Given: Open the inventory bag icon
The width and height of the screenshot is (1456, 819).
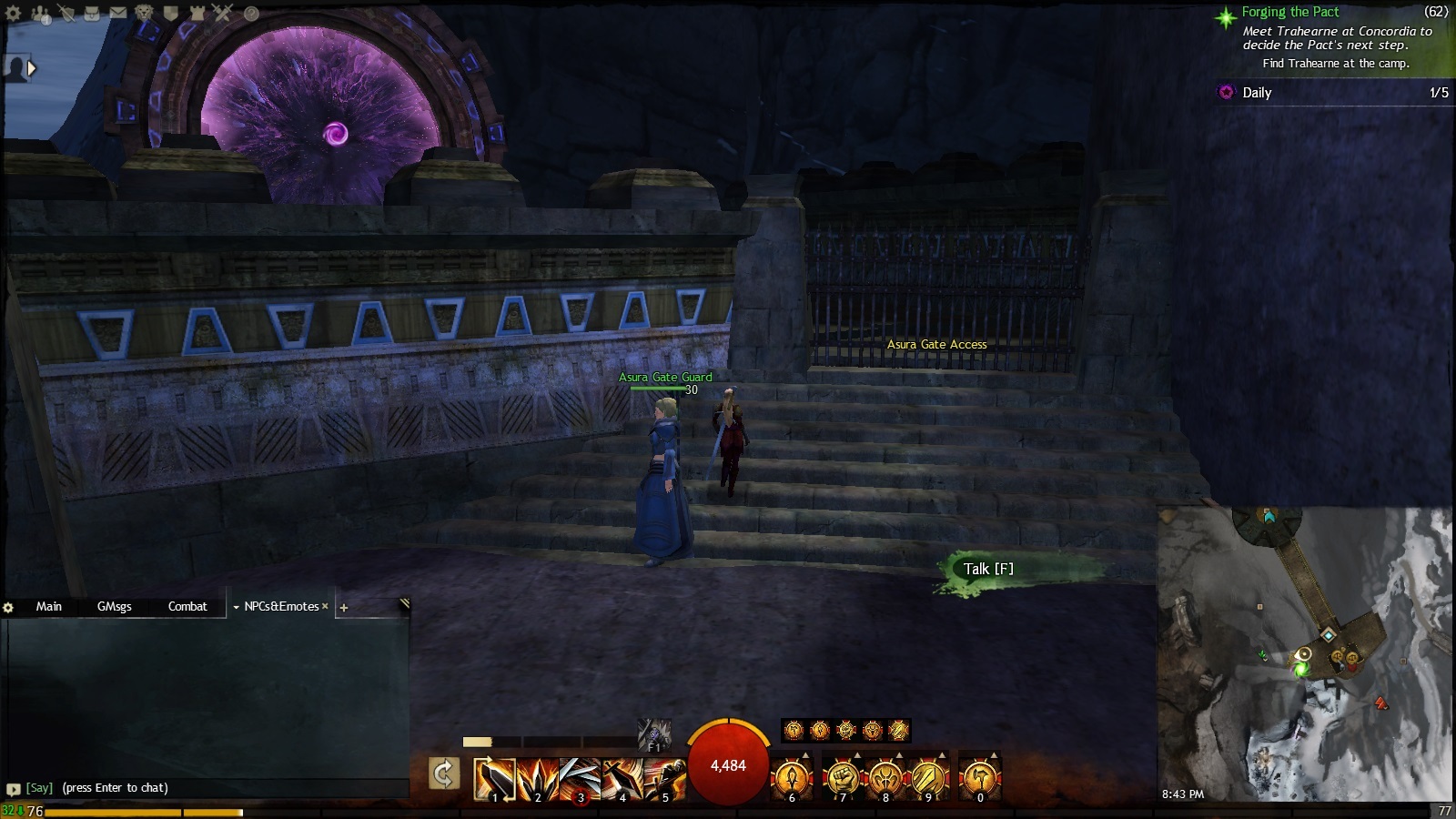Looking at the screenshot, I should (x=92, y=14).
